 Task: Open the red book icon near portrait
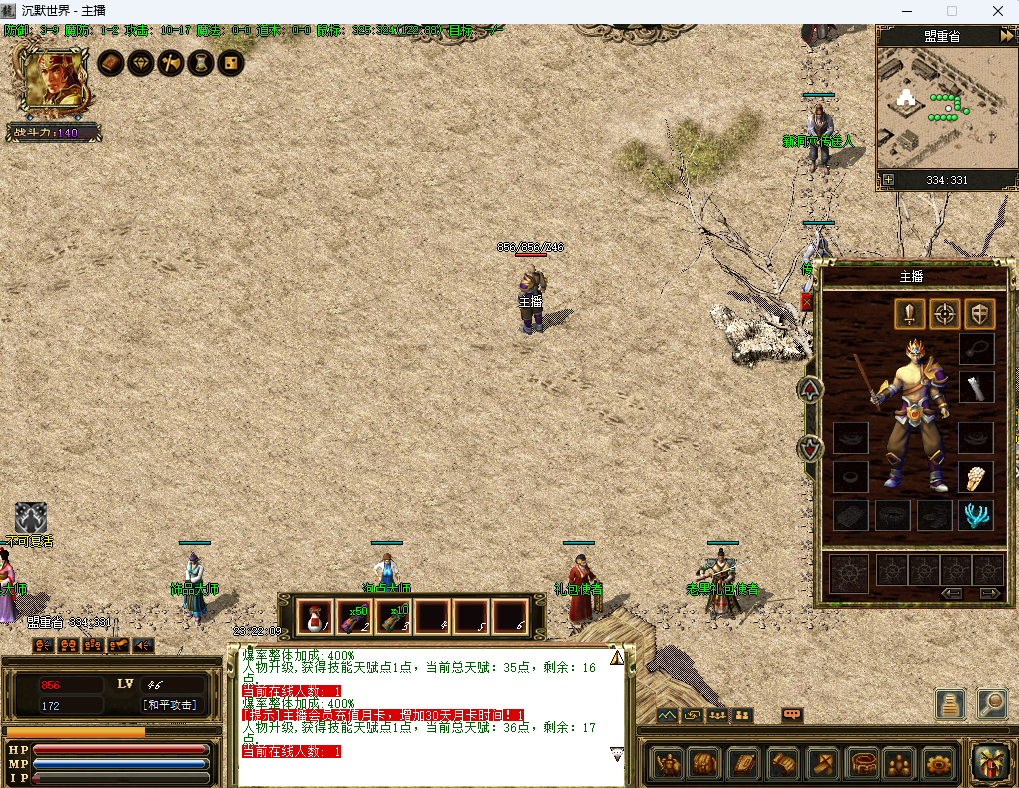111,63
